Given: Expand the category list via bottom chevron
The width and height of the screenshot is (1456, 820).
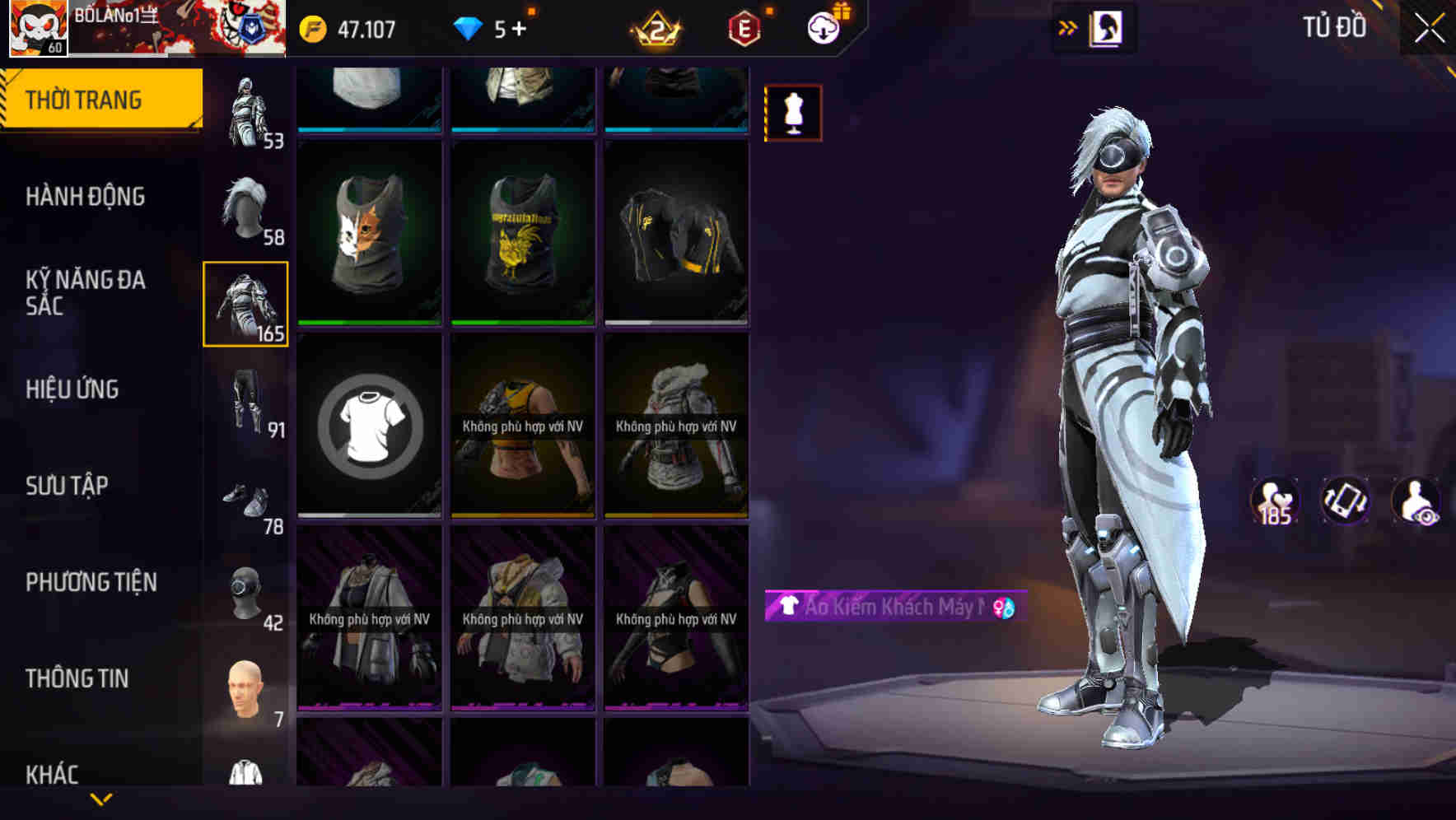Looking at the screenshot, I should click(101, 800).
